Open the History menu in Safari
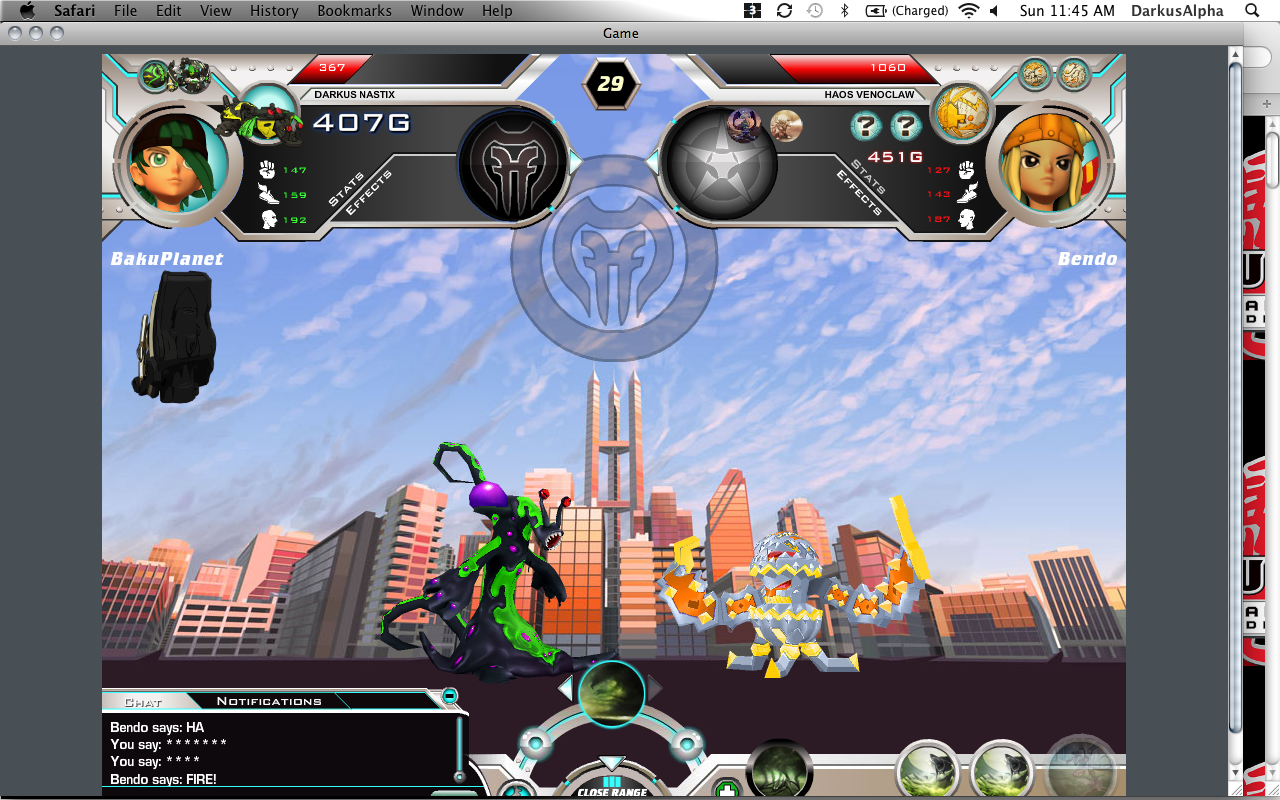 [274, 11]
